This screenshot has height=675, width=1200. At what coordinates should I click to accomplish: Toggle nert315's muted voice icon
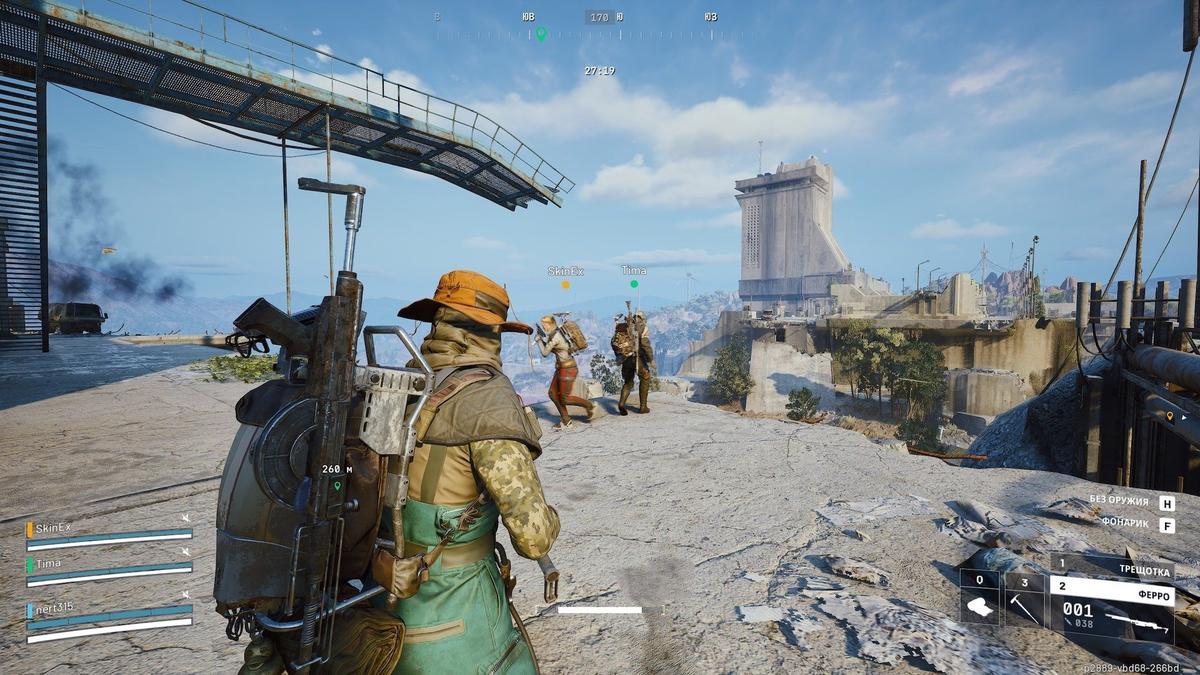coord(185,593)
